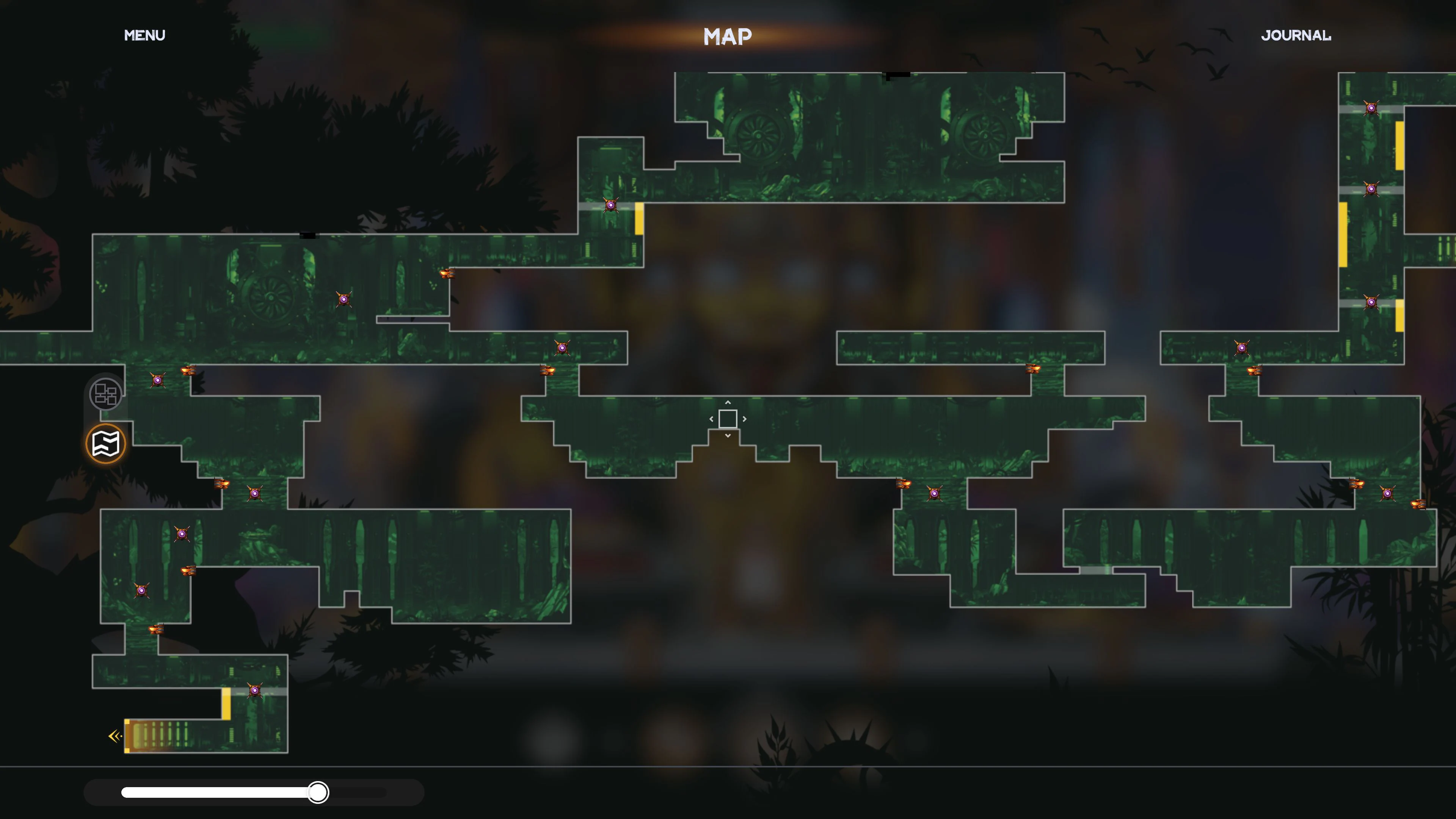The width and height of the screenshot is (1456, 819).
Task: Click the selection square at the map center
Action: pos(728,419)
